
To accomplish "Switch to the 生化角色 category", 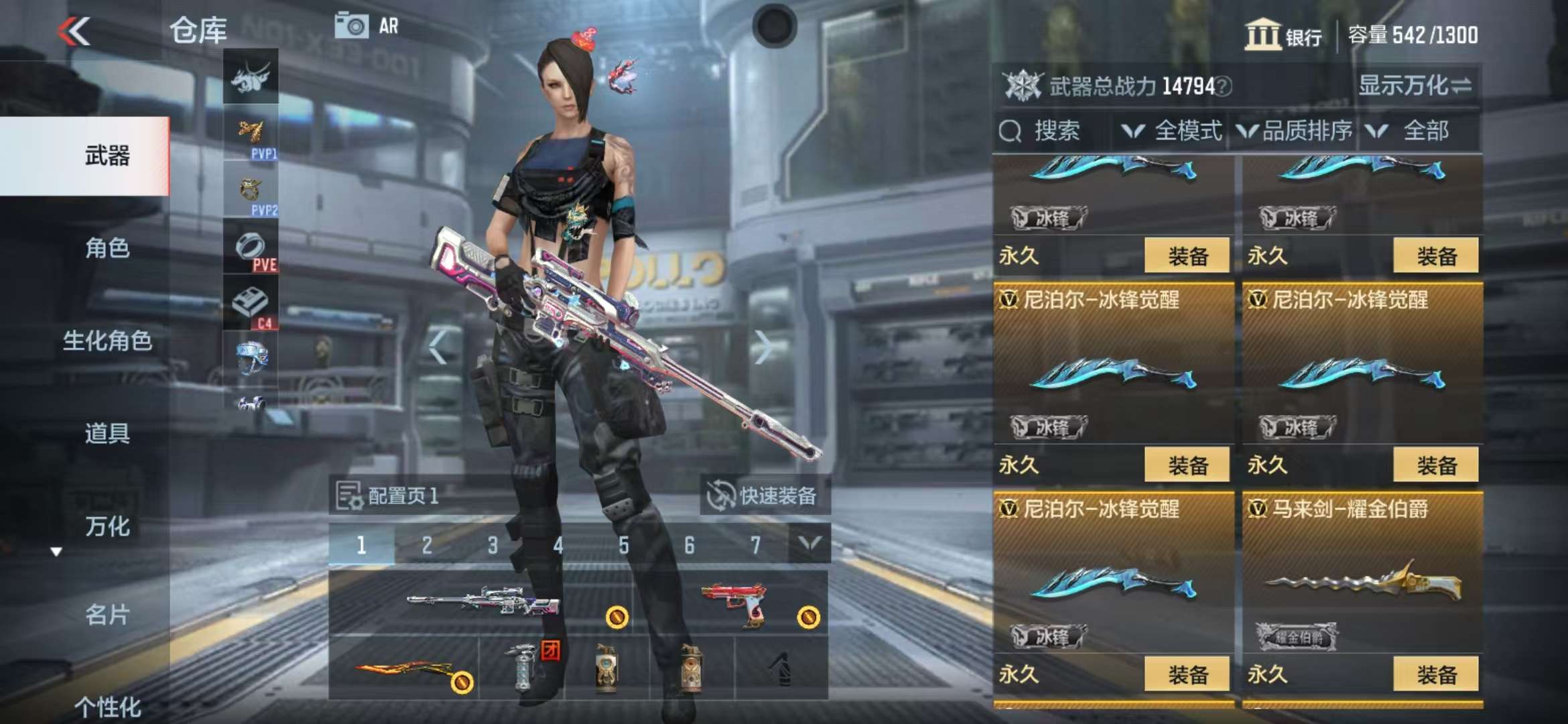I will point(107,341).
